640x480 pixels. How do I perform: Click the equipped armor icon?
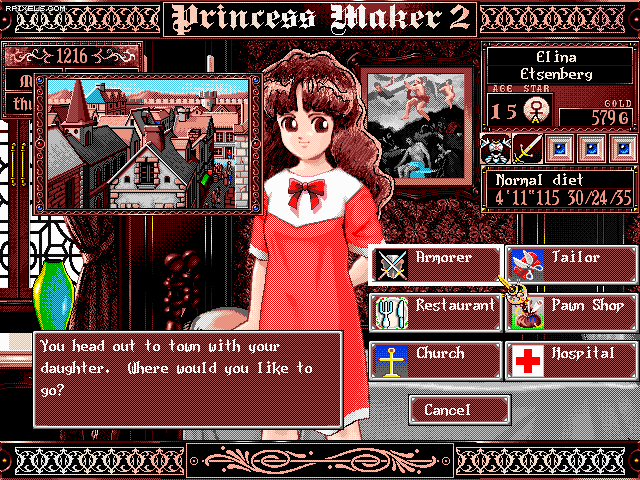[494, 148]
